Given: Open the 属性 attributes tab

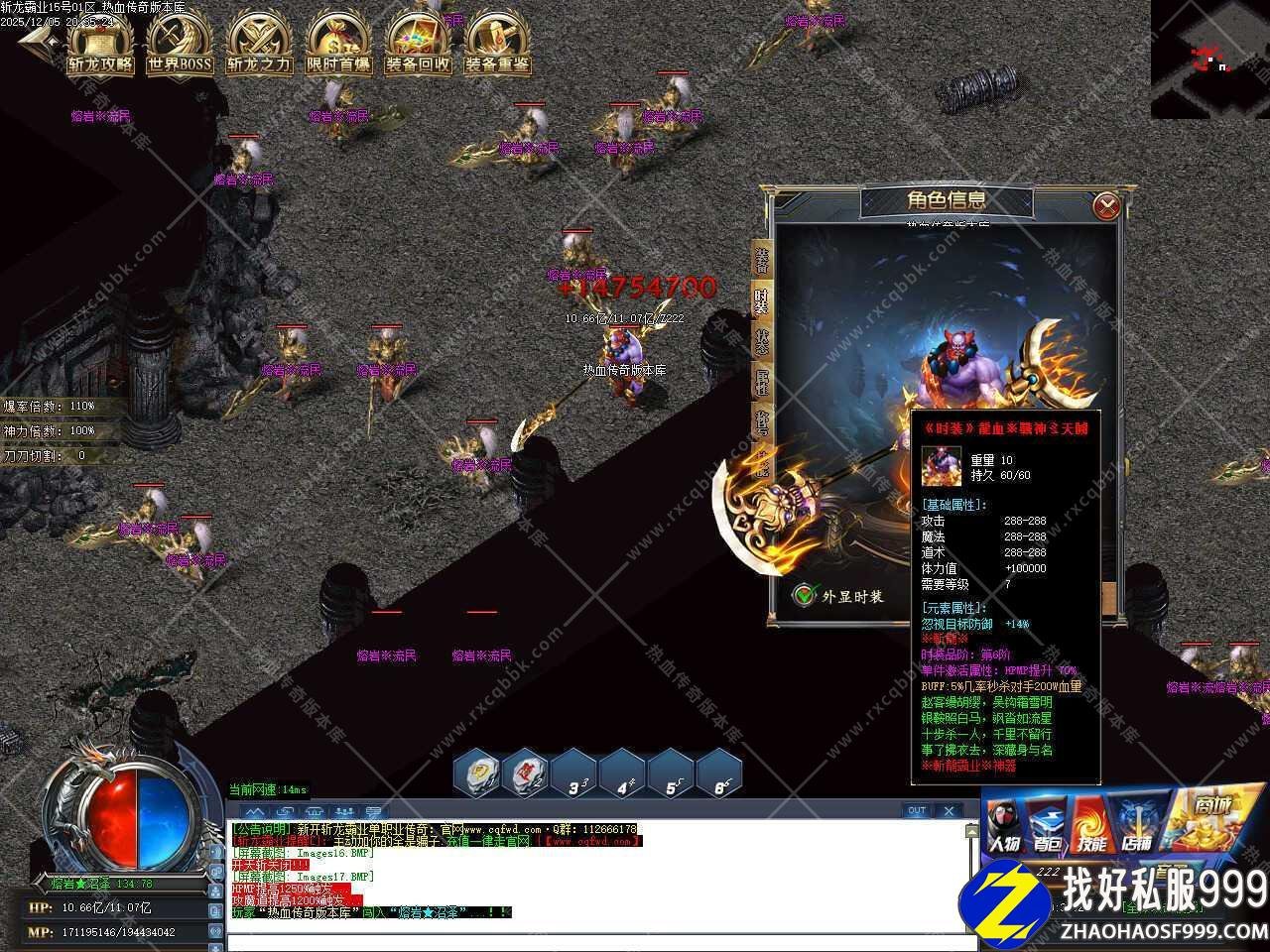Looking at the screenshot, I should [762, 383].
